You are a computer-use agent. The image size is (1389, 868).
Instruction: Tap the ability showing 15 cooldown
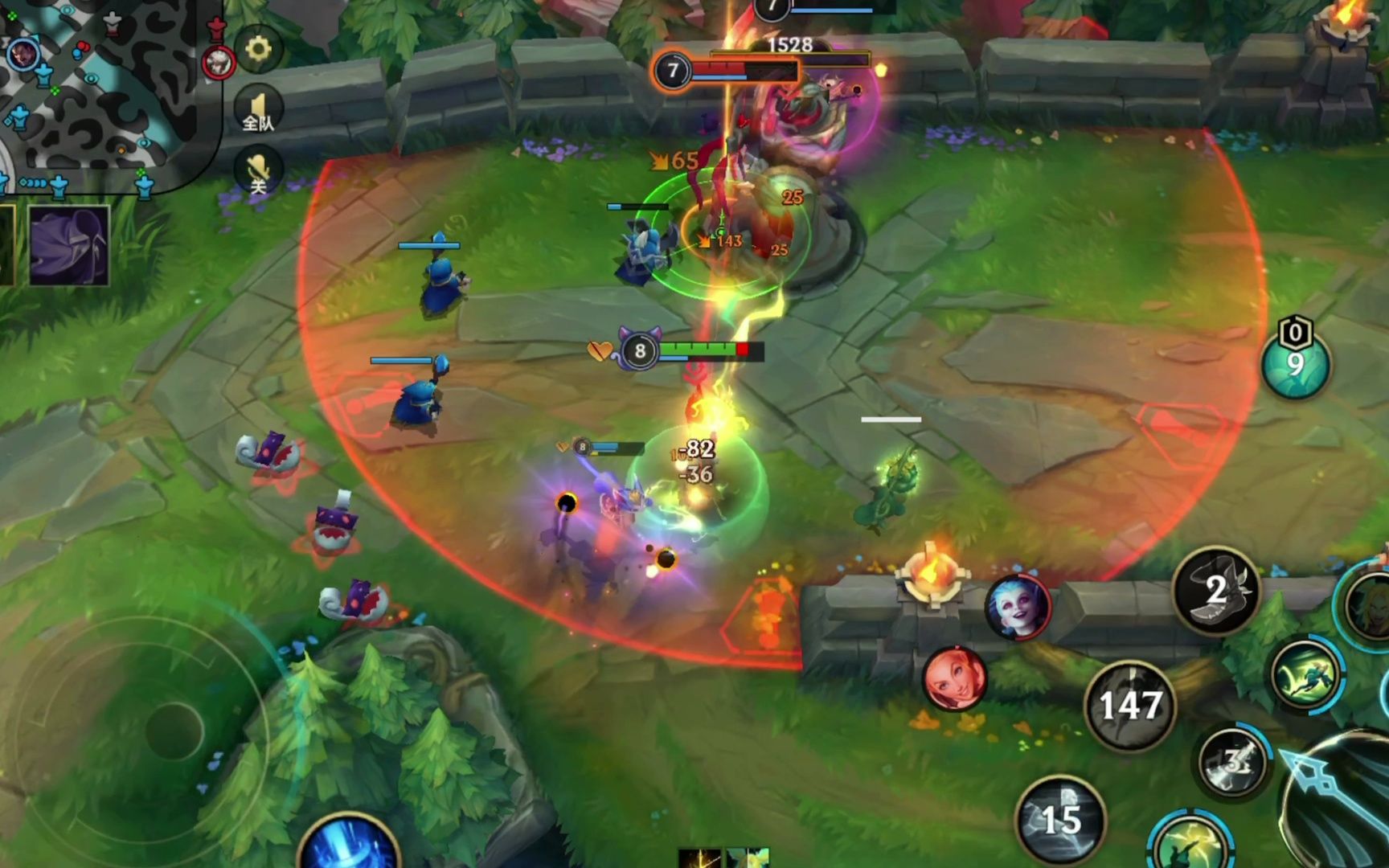pos(1060,820)
